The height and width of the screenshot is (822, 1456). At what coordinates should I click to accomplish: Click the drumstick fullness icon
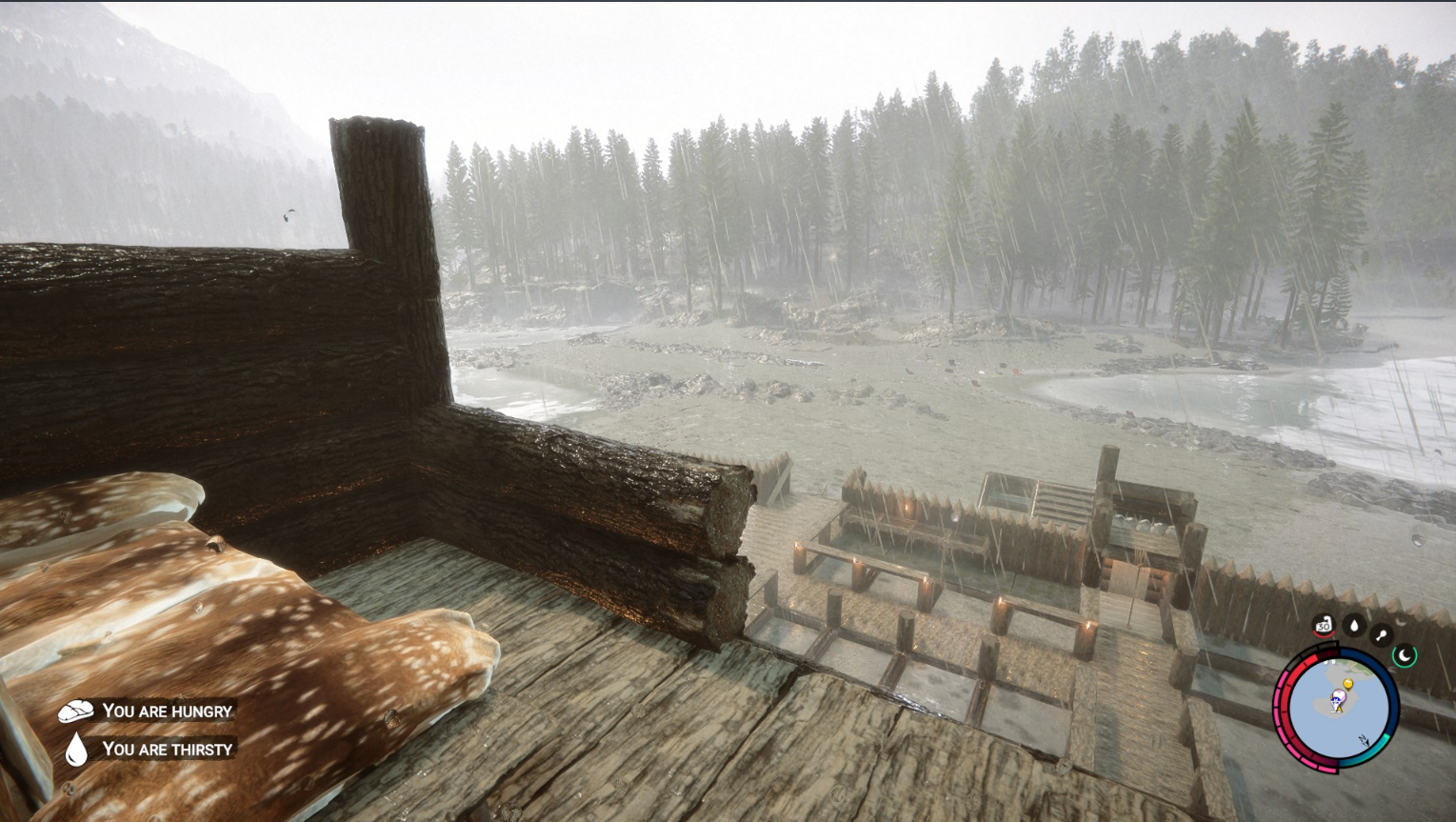[1381, 634]
